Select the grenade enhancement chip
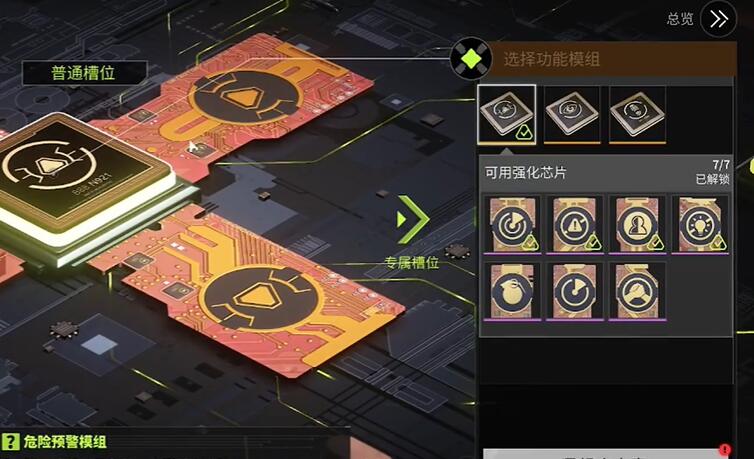The width and height of the screenshot is (754, 459). [x=515, y=291]
